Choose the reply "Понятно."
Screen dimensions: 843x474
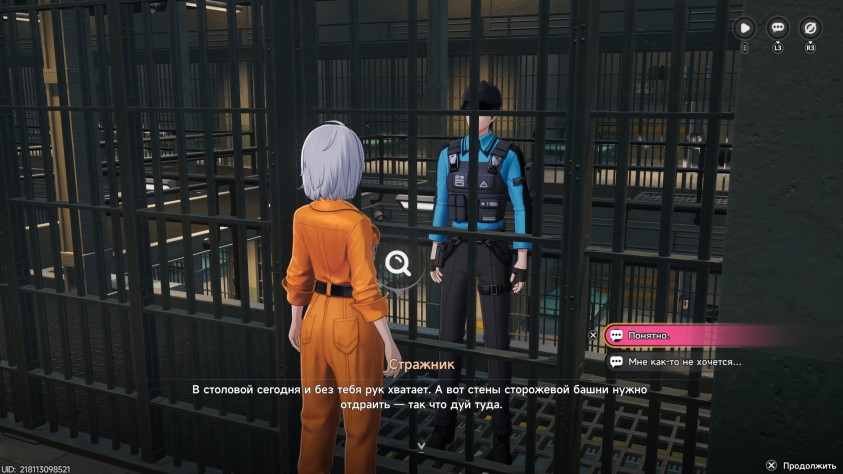[690, 335]
